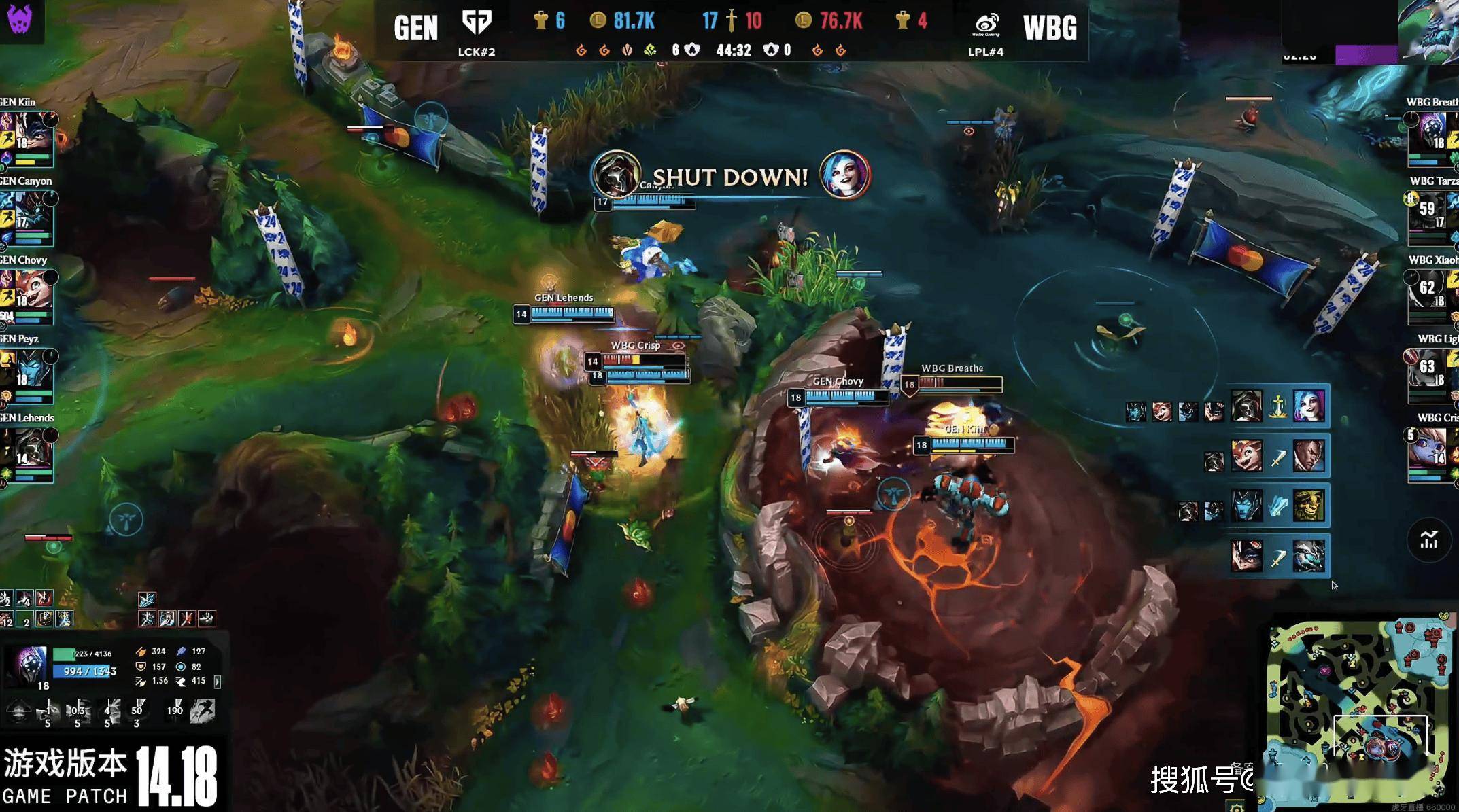
Task: Select GEN Lehends' champion portrait
Action: pyautogui.click(x=31, y=450)
